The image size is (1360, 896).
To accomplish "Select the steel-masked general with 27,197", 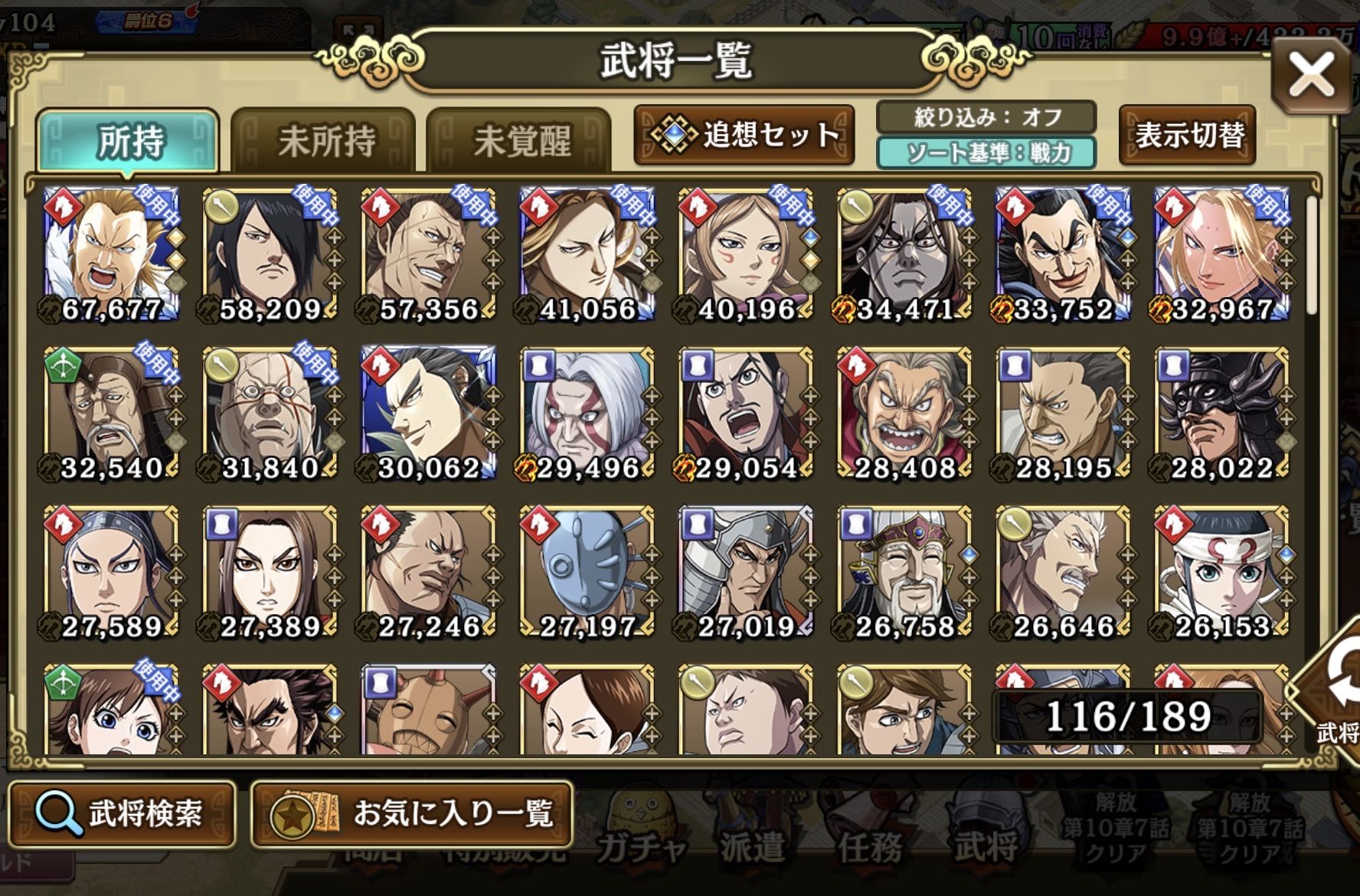I will click(587, 572).
